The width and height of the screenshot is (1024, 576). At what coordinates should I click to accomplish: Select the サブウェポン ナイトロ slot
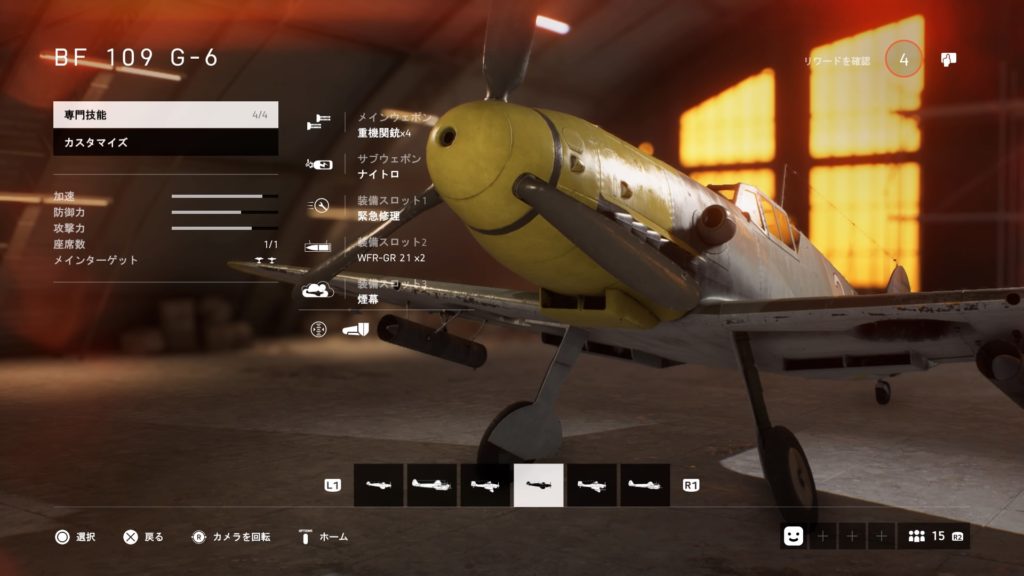(385, 166)
